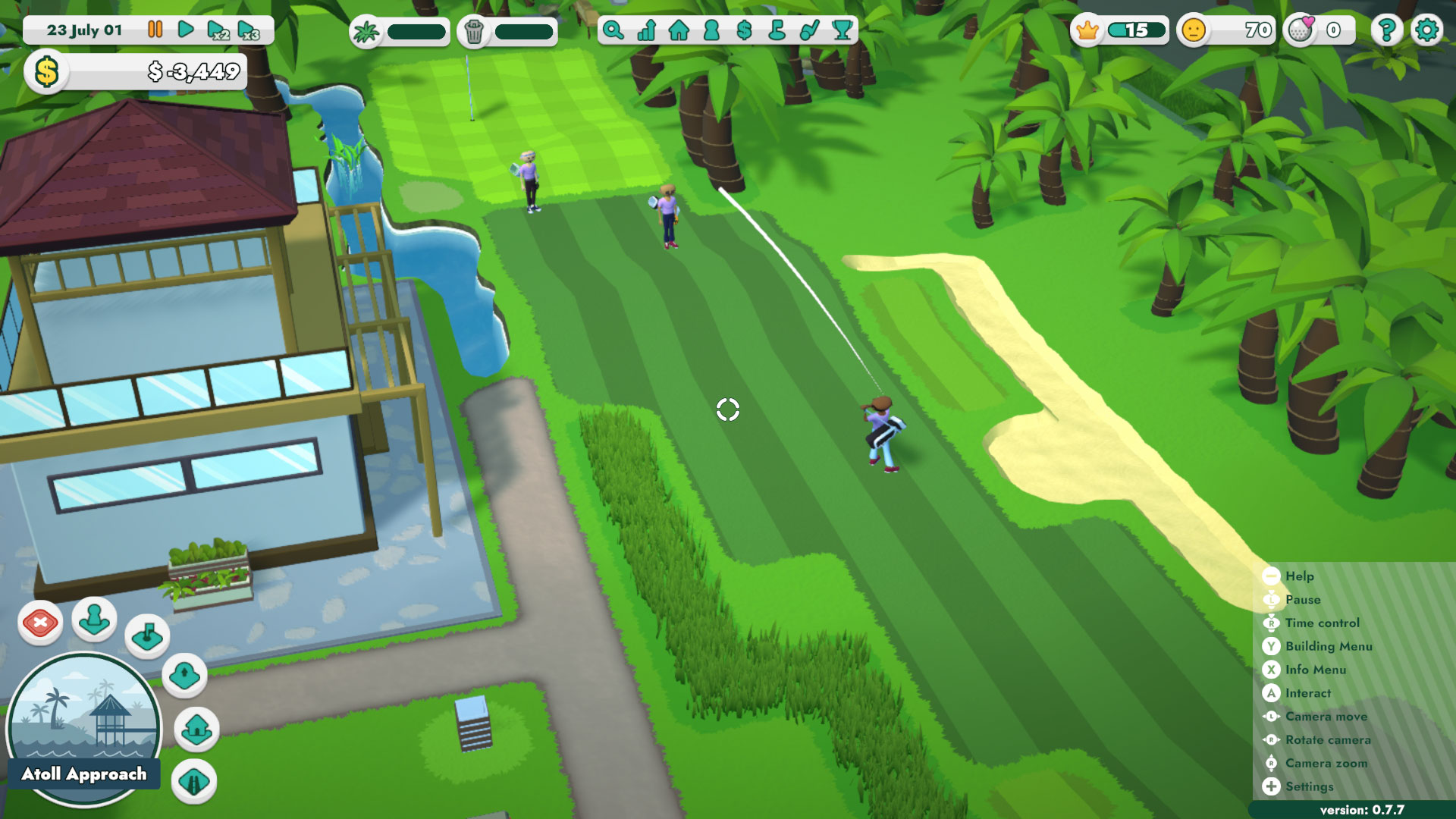Screen dimensions: 1456x819
Task: Cancel placement with the red X button
Action: coord(41,623)
